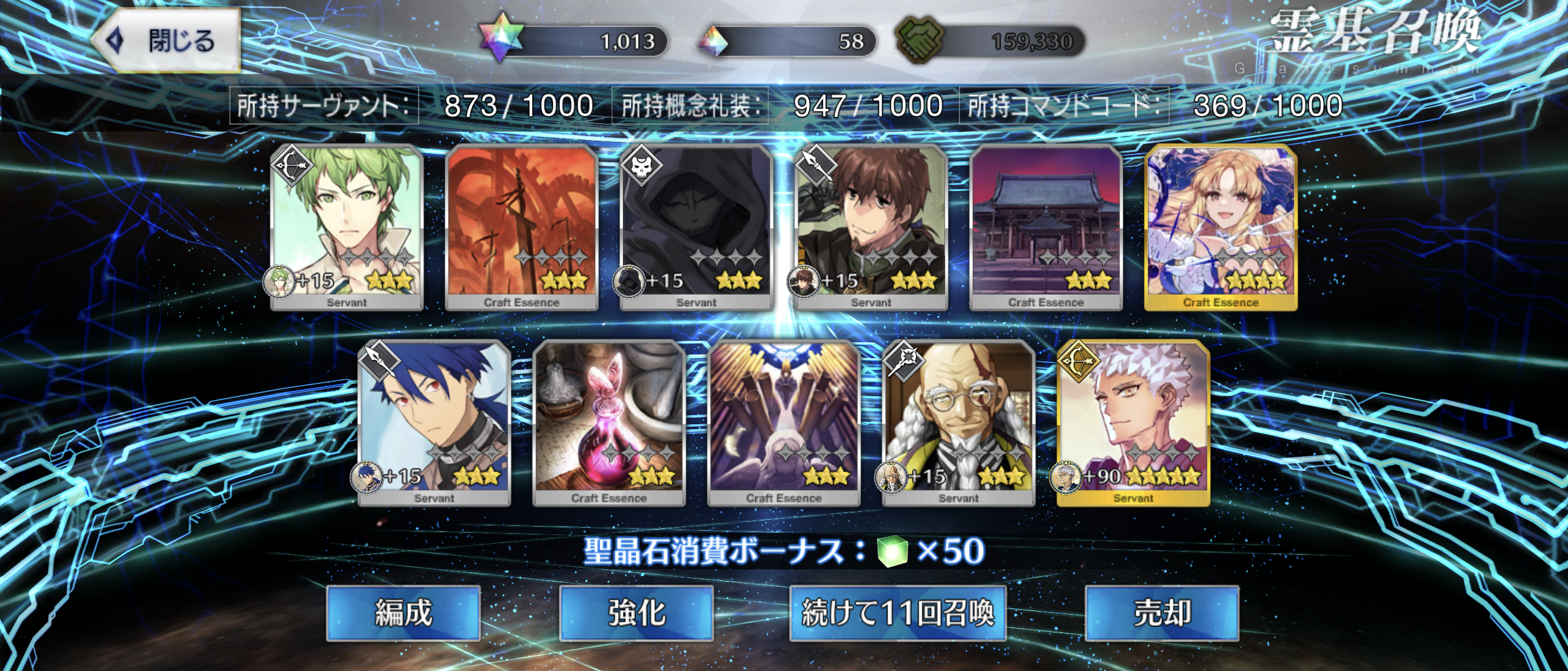The image size is (1568, 671).
Task: Open the 編成 party formation menu
Action: (403, 613)
